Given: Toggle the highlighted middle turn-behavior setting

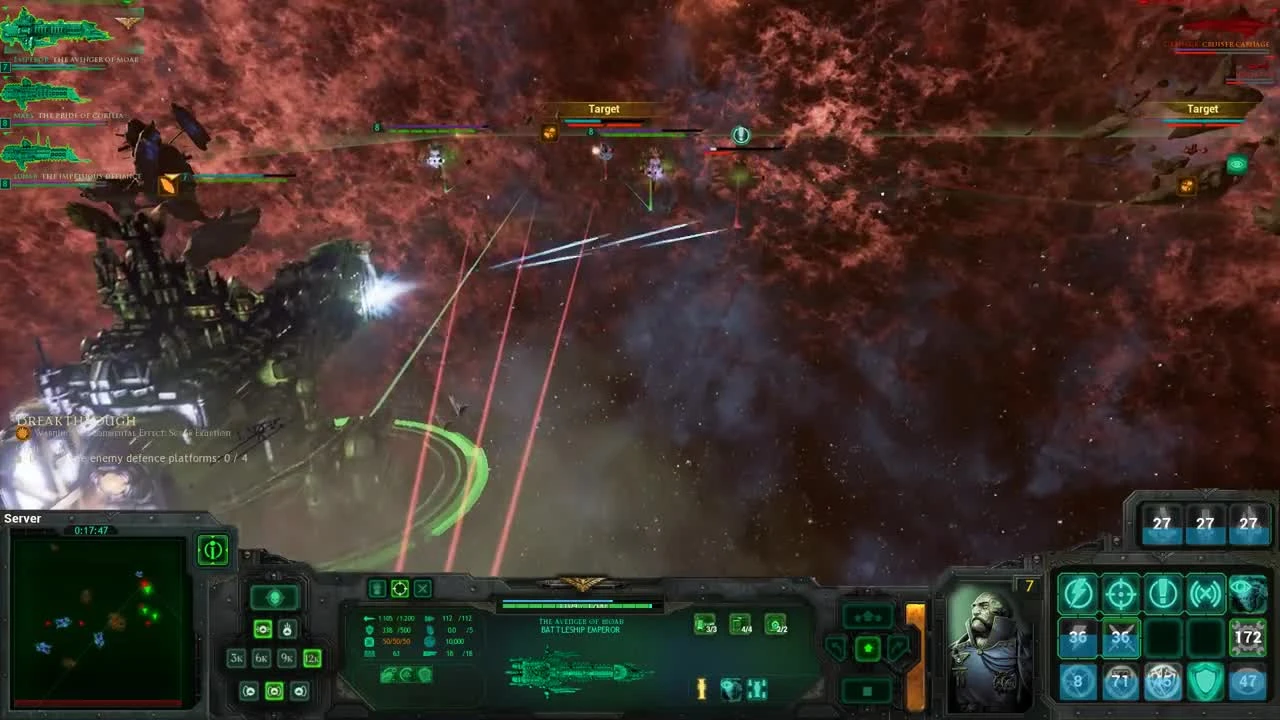Looking at the screenshot, I should [x=275, y=692].
